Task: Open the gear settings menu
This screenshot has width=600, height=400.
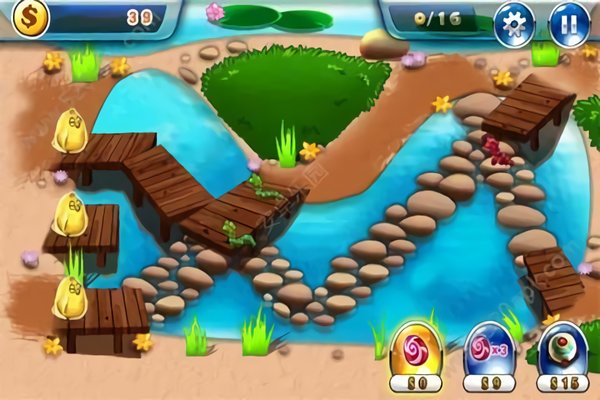Action: tap(515, 24)
